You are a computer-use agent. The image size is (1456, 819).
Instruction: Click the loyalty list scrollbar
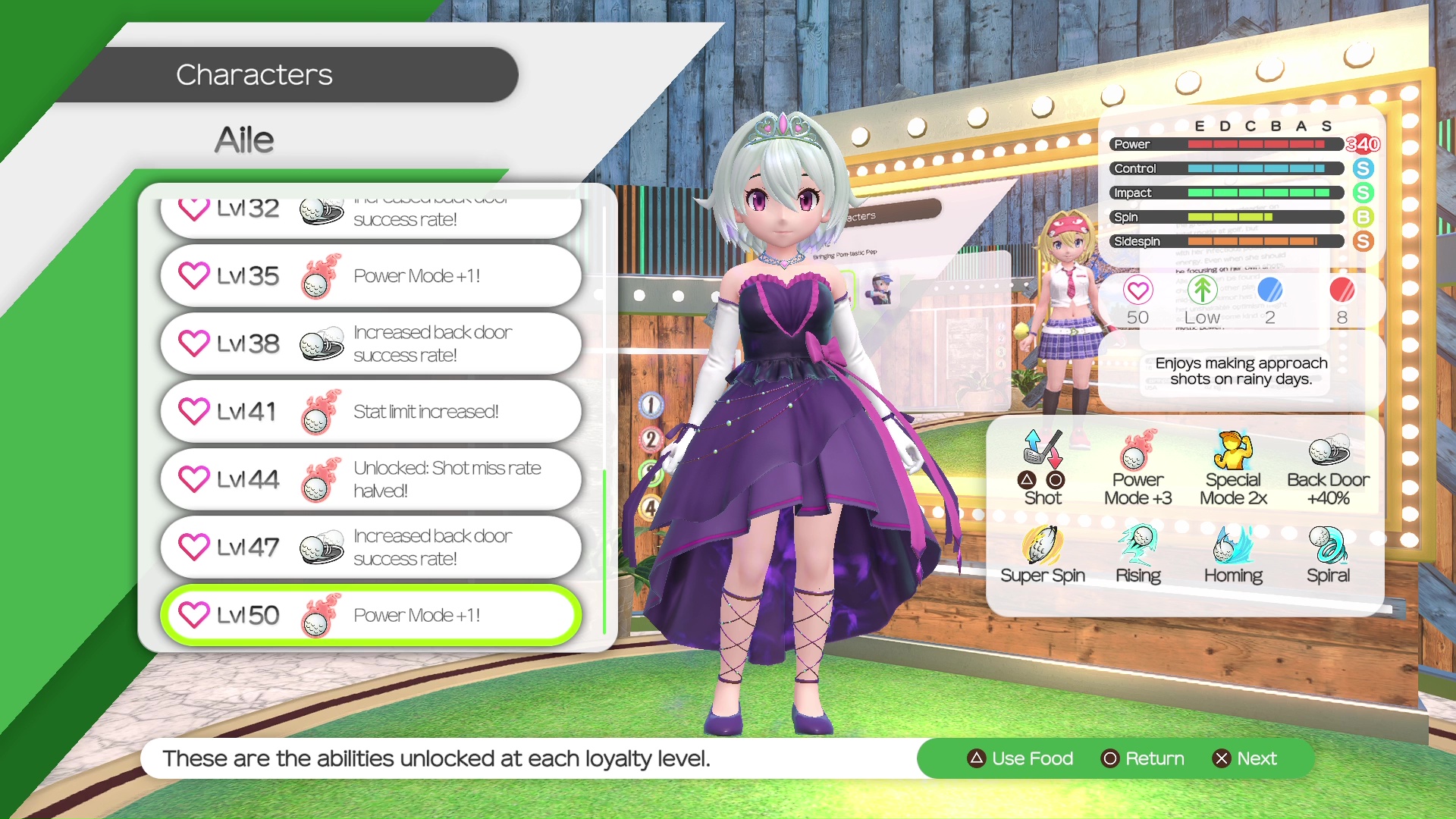pos(604,551)
